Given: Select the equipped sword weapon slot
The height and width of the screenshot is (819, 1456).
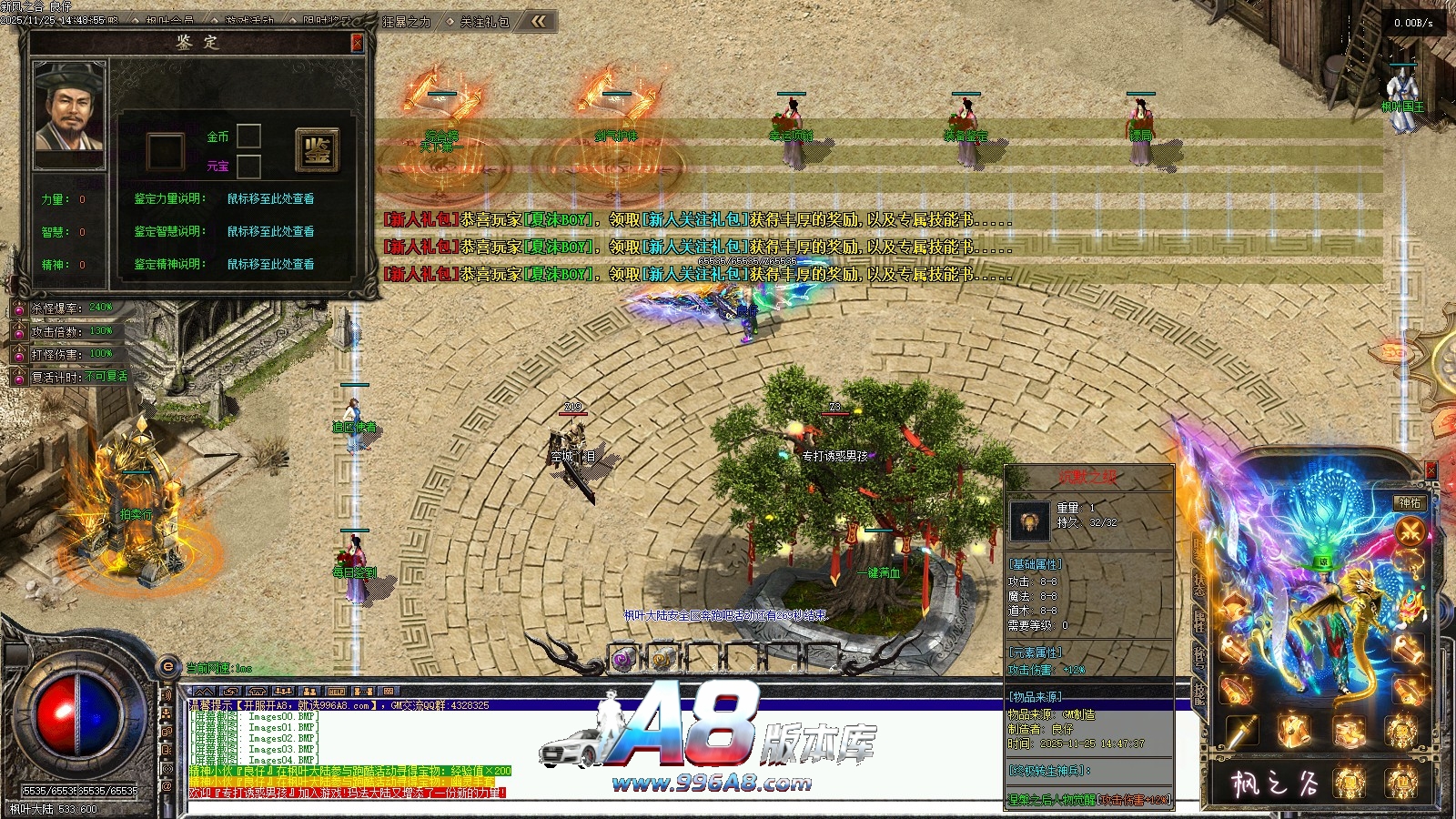Looking at the screenshot, I should [1241, 731].
